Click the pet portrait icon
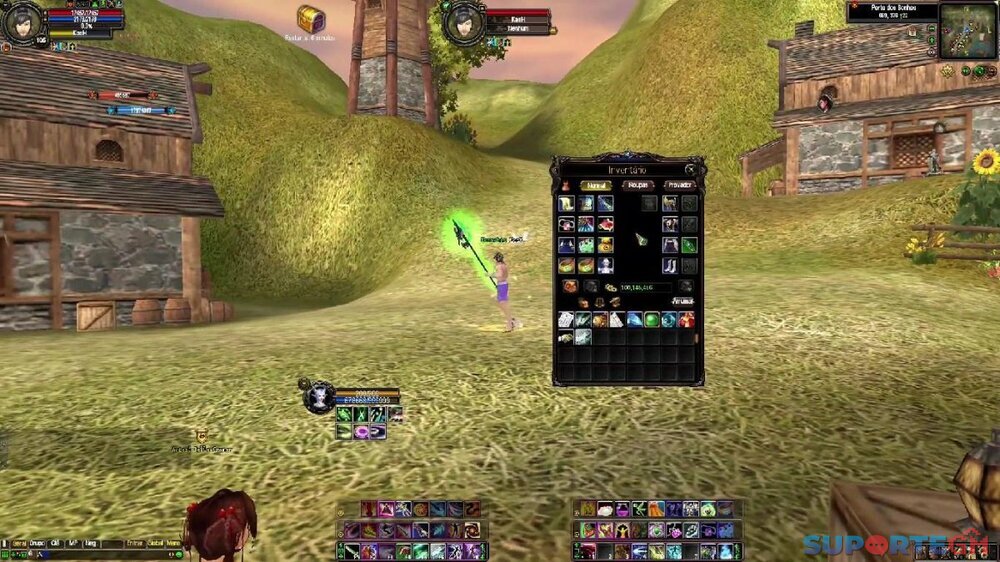This screenshot has width=1000, height=562. point(319,397)
